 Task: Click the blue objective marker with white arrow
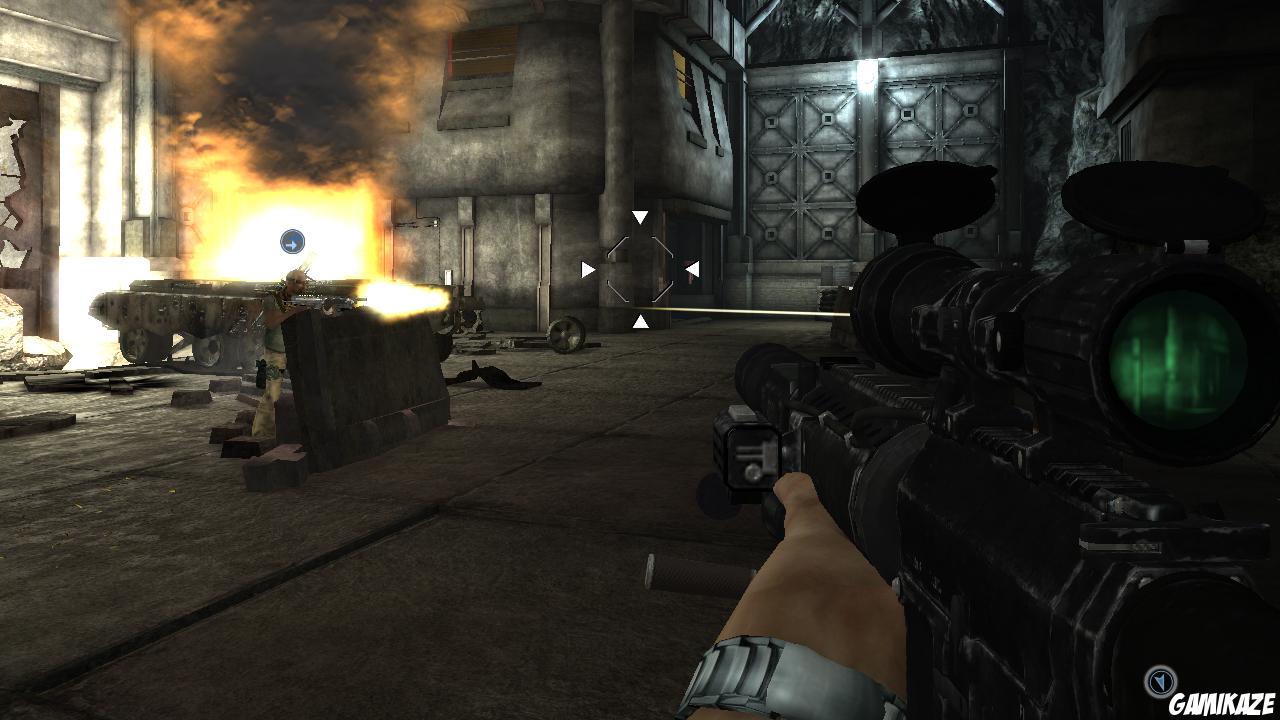[x=290, y=239]
